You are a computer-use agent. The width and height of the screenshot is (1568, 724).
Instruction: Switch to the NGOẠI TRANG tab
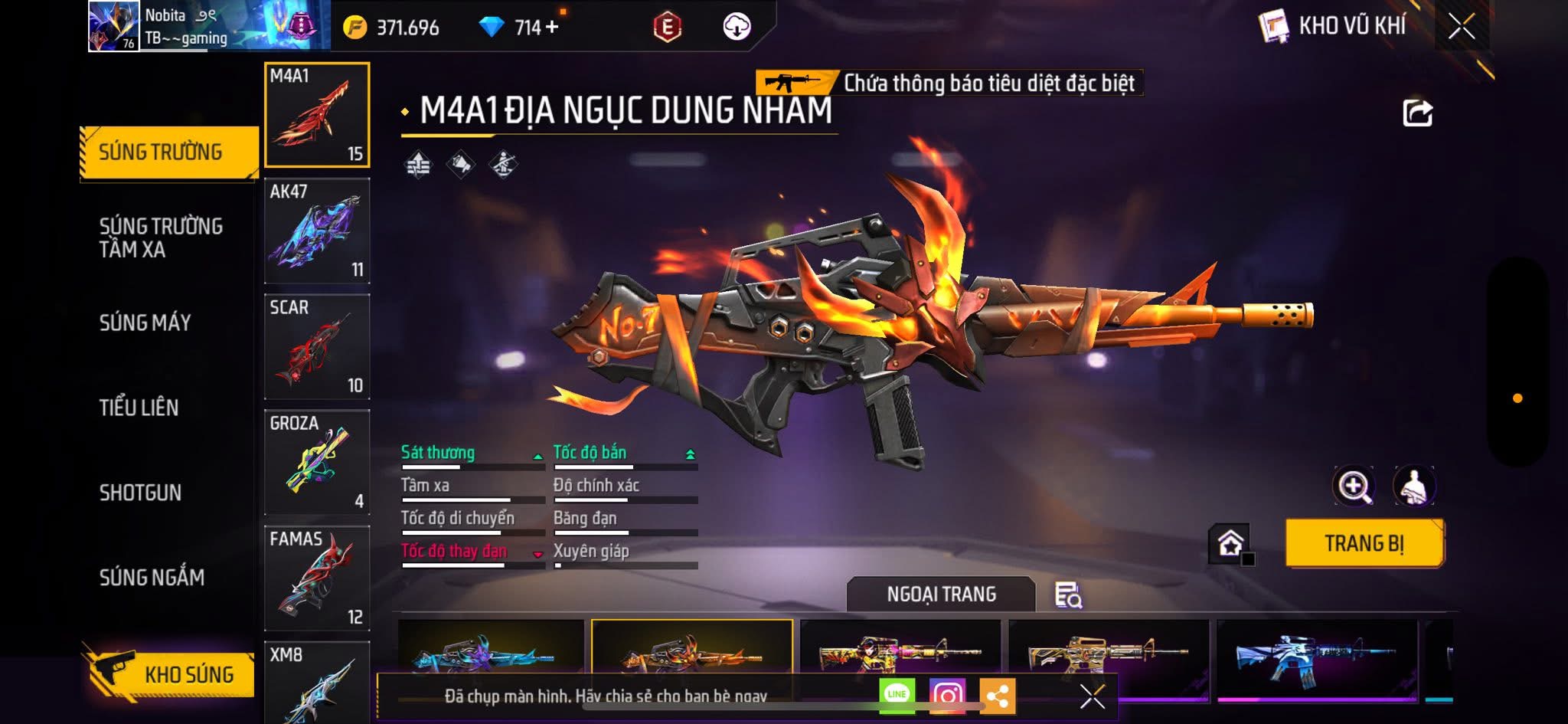tap(941, 595)
